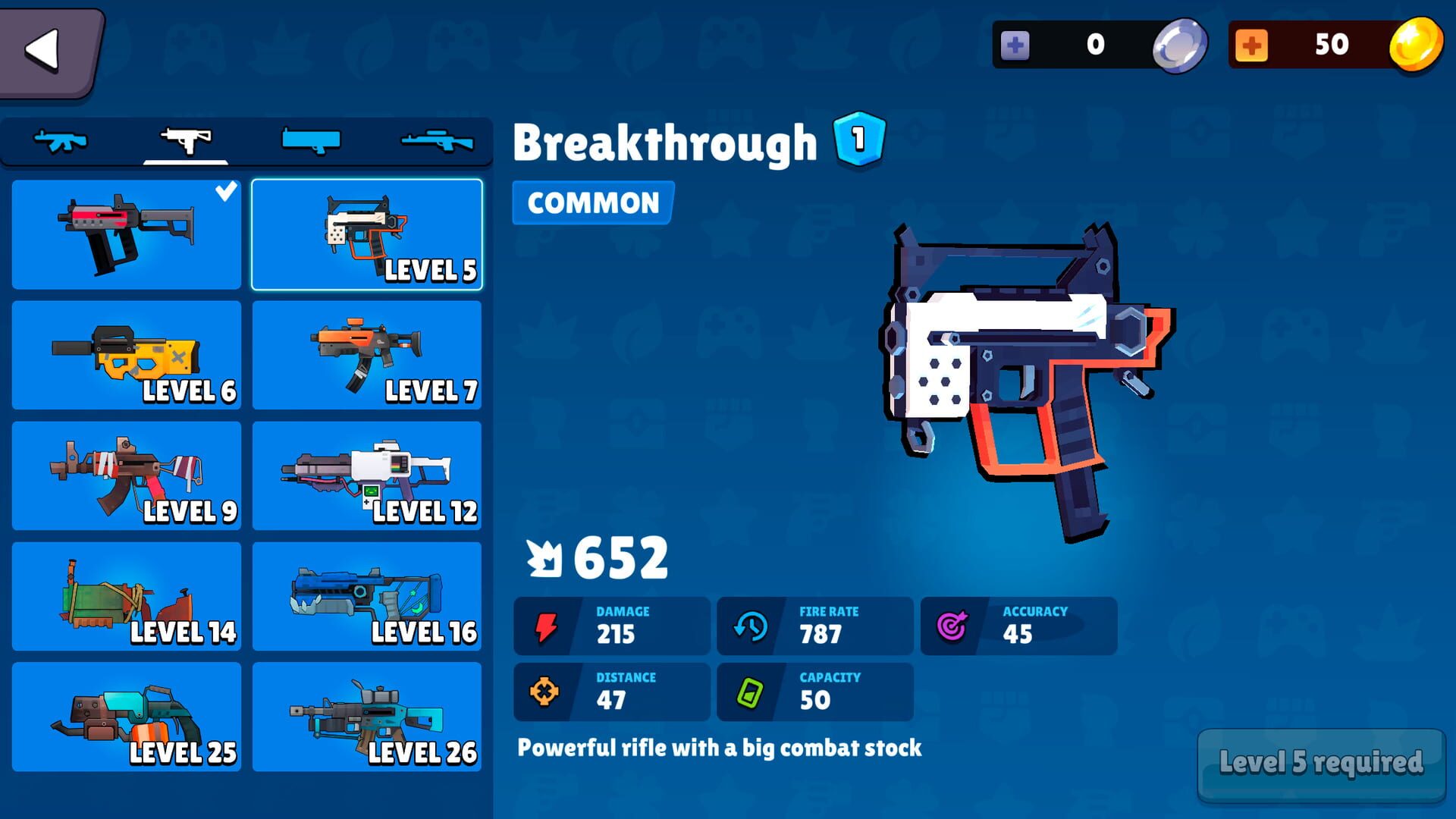This screenshot has height=819, width=1456.
Task: Click the plus on the gold coin counter
Action: click(x=1254, y=44)
